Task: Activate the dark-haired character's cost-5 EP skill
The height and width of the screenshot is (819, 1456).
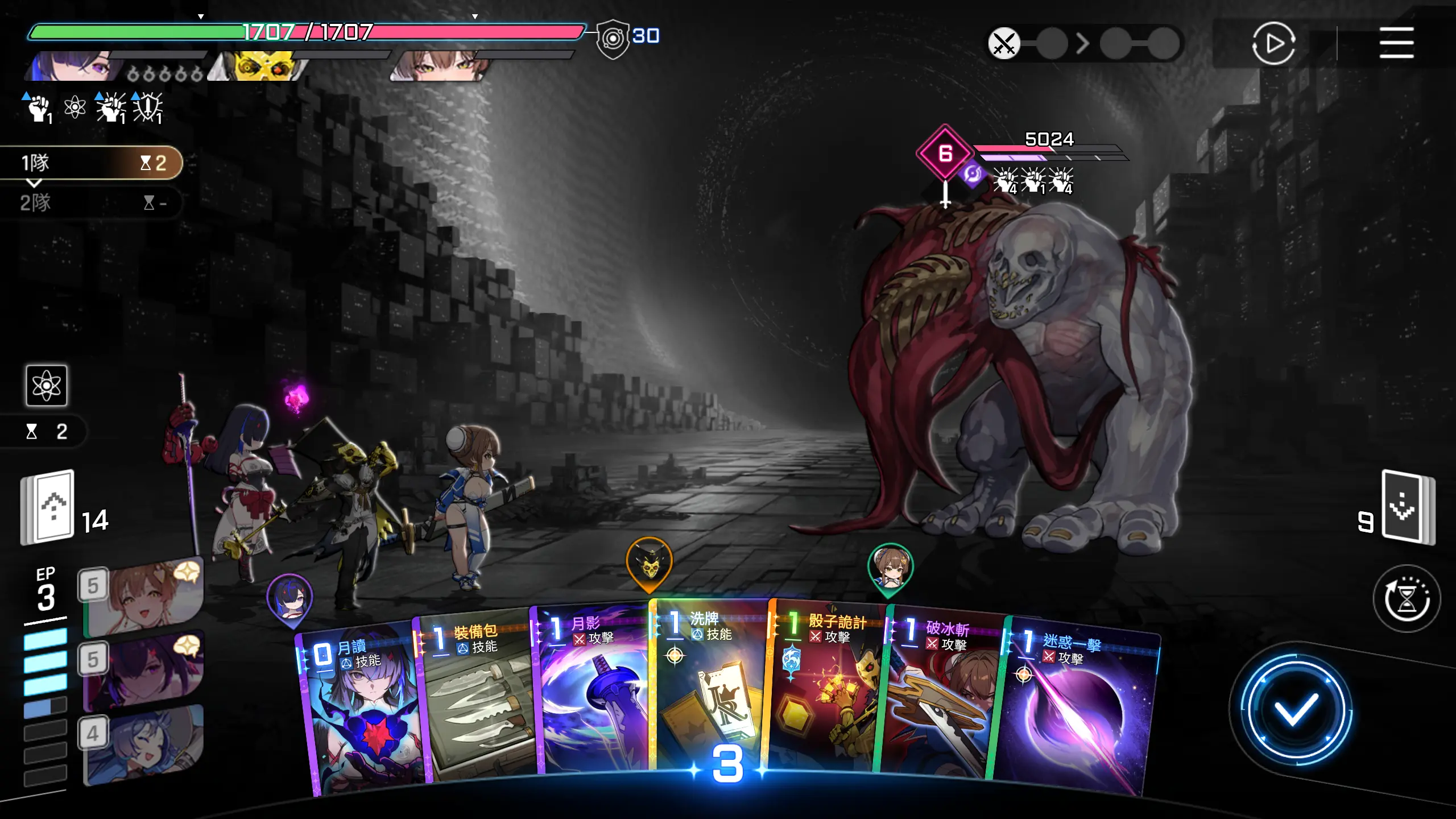Action: (x=145, y=671)
